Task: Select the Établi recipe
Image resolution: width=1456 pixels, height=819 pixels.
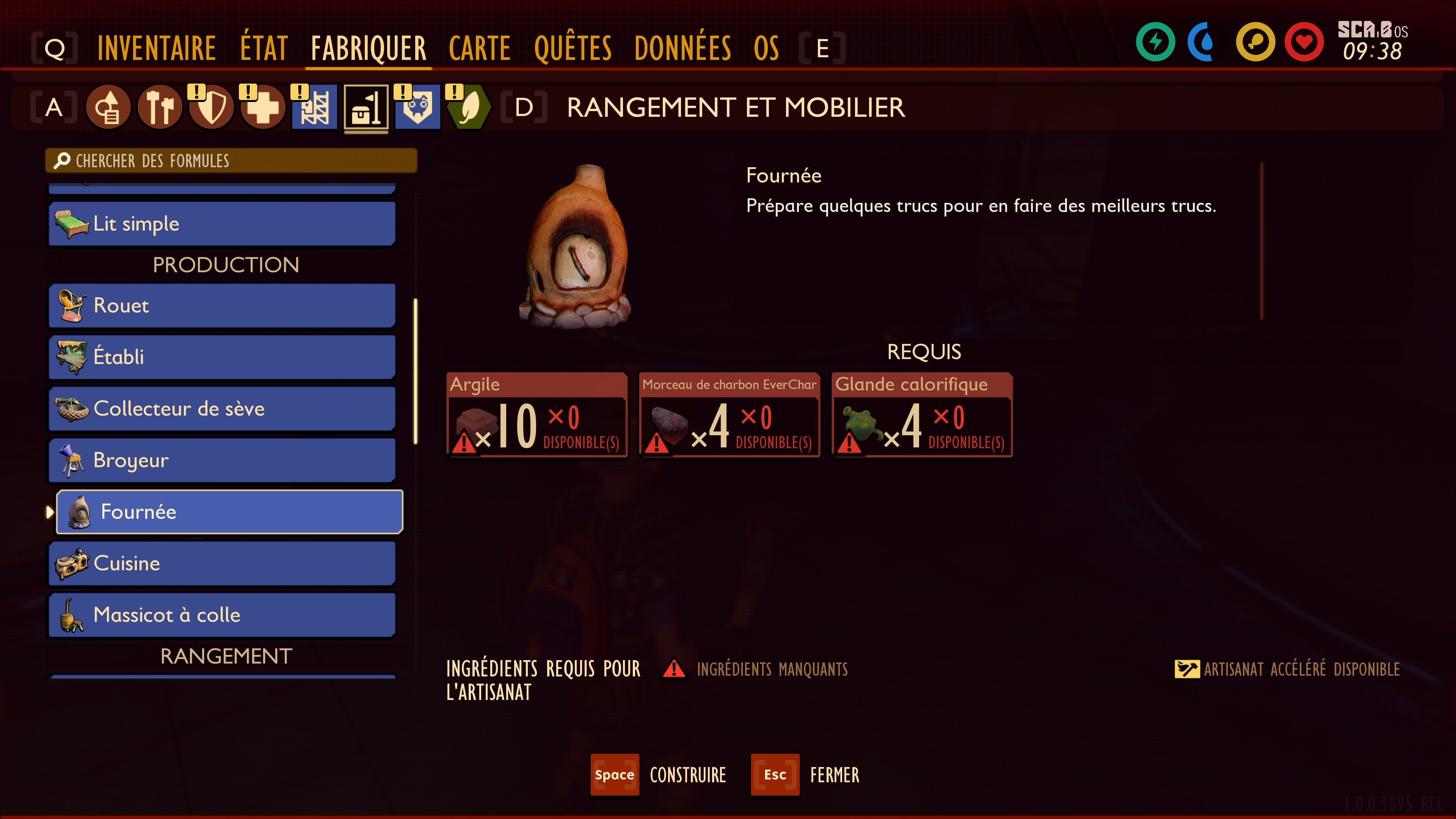Action: (x=221, y=357)
